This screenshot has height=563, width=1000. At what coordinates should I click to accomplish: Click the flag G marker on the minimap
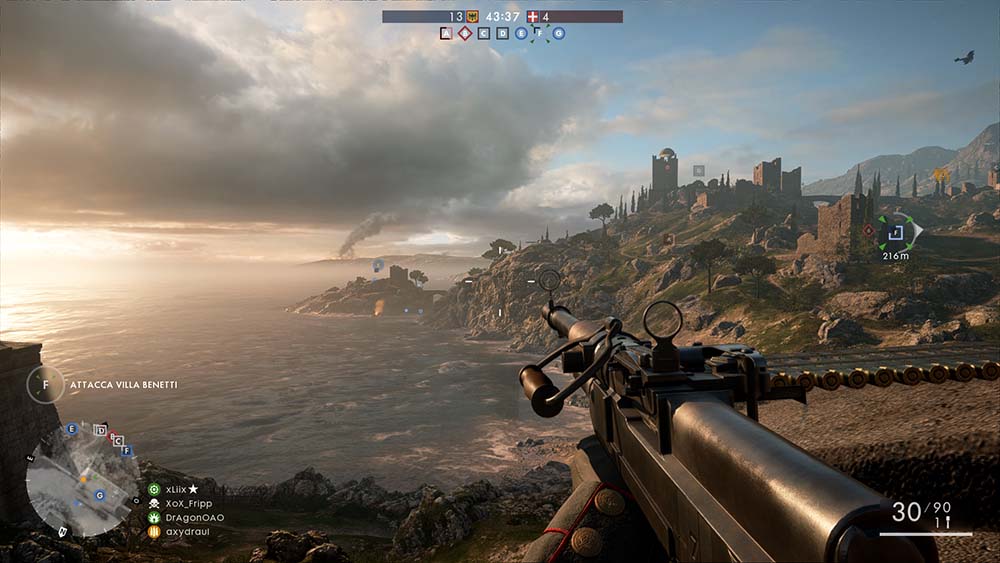click(x=99, y=495)
